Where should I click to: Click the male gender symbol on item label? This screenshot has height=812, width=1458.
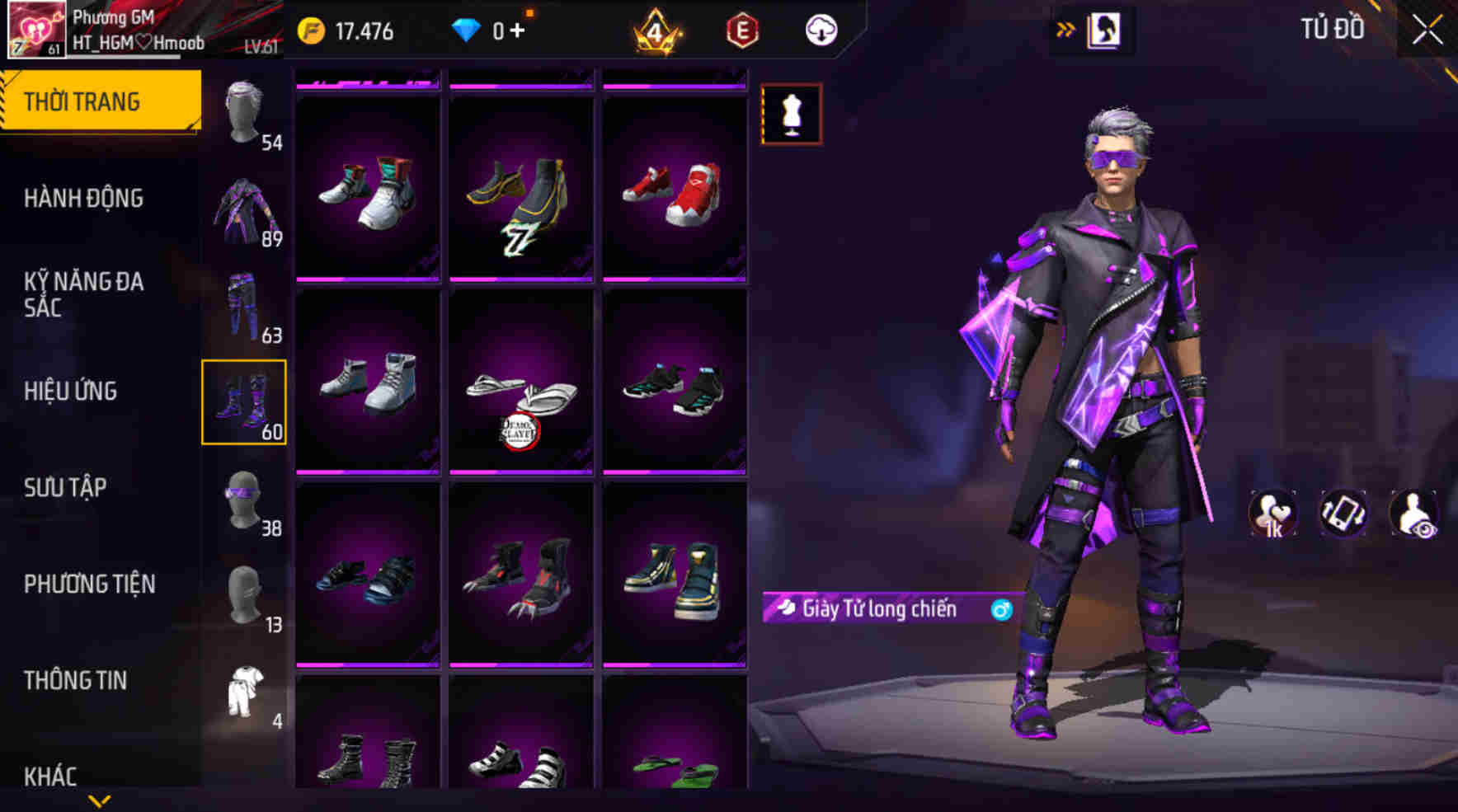[x=995, y=610]
